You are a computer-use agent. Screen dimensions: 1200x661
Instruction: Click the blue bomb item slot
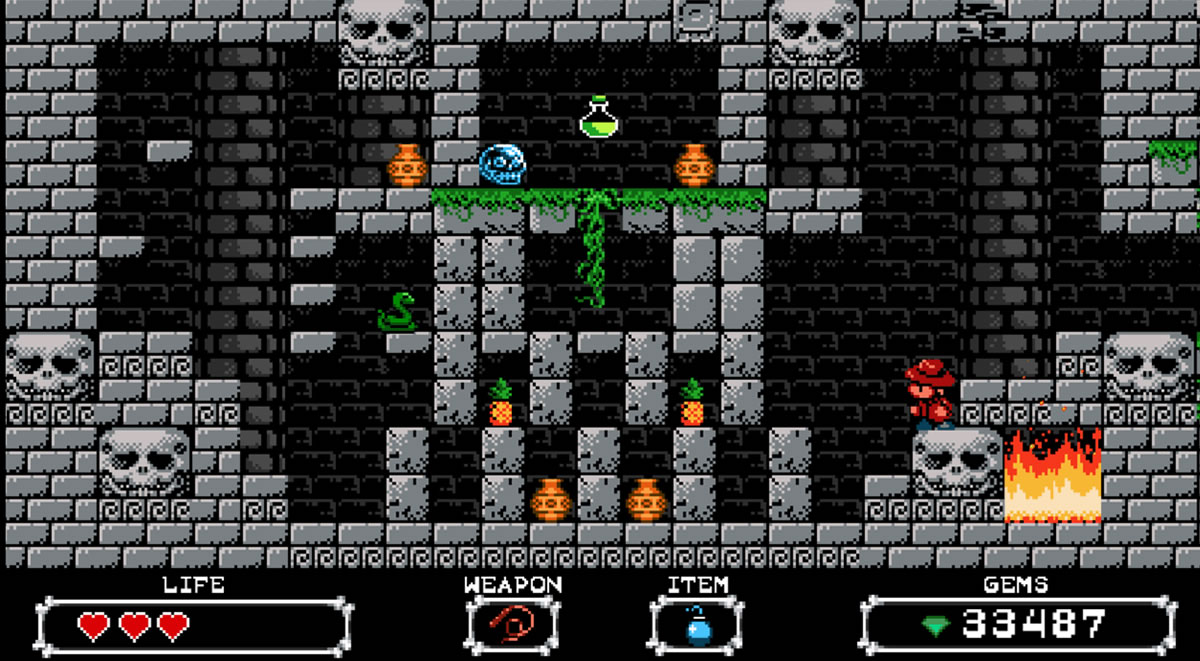coord(698,626)
